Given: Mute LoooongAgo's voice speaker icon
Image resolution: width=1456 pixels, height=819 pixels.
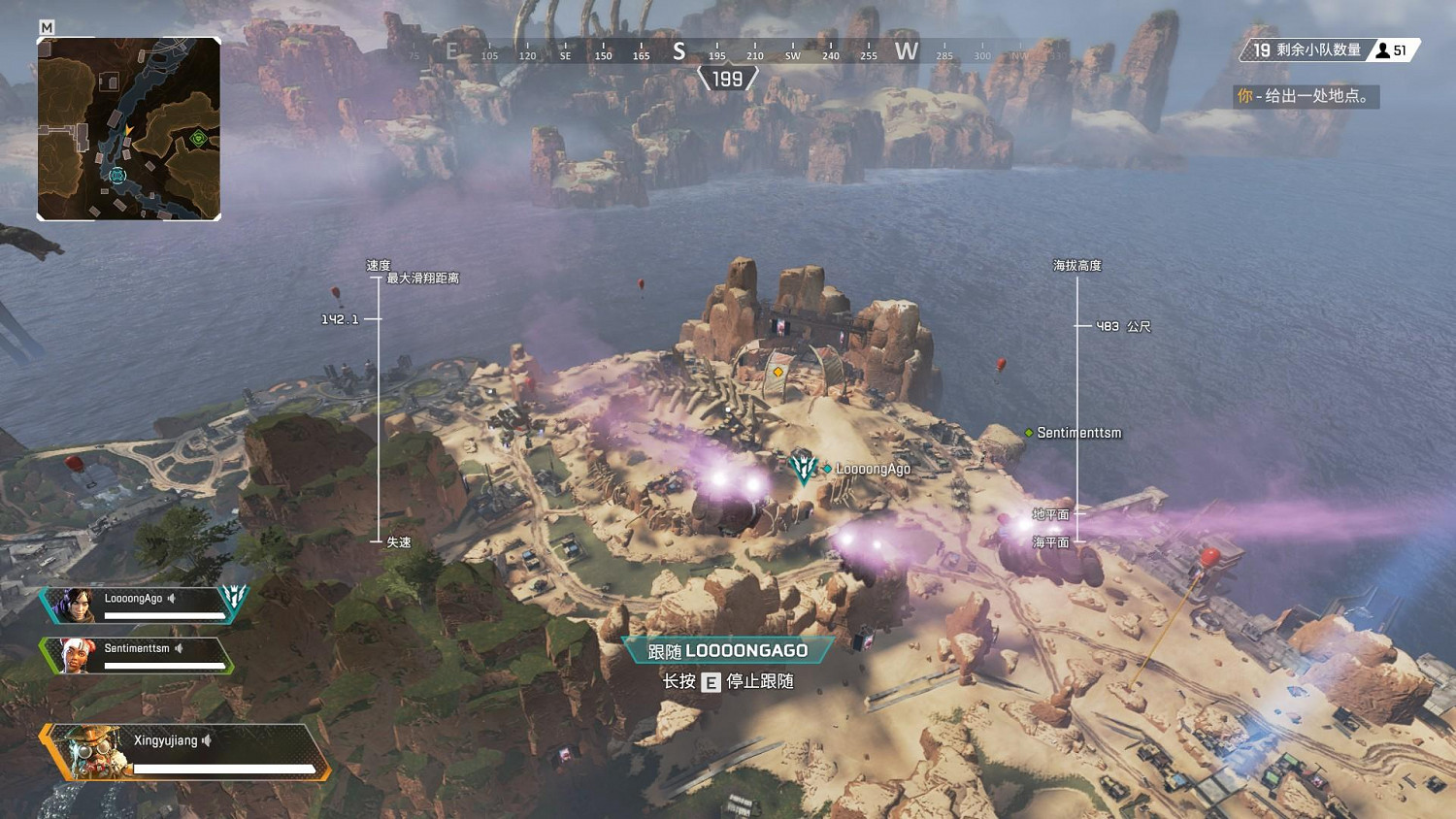Looking at the screenshot, I should pos(171,598).
